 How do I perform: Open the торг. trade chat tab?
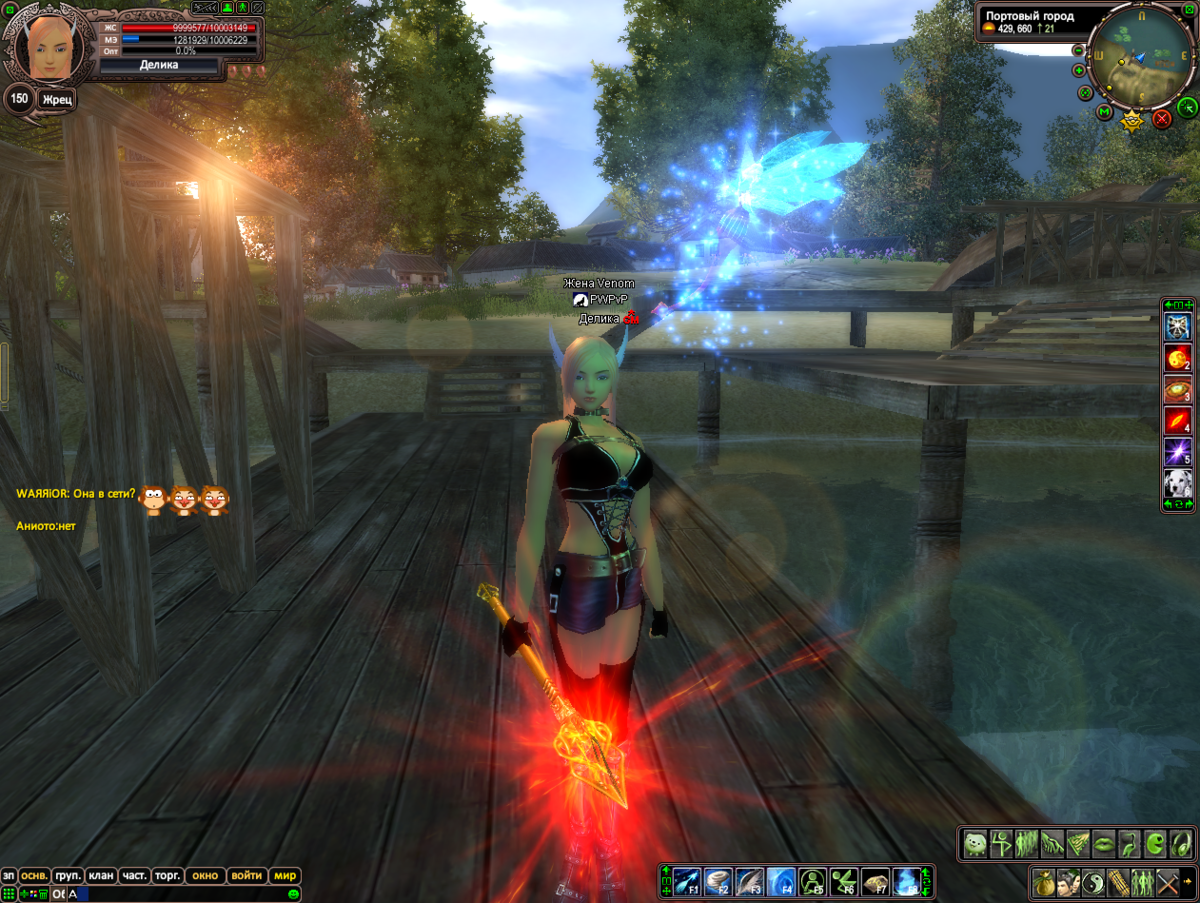tap(167, 875)
